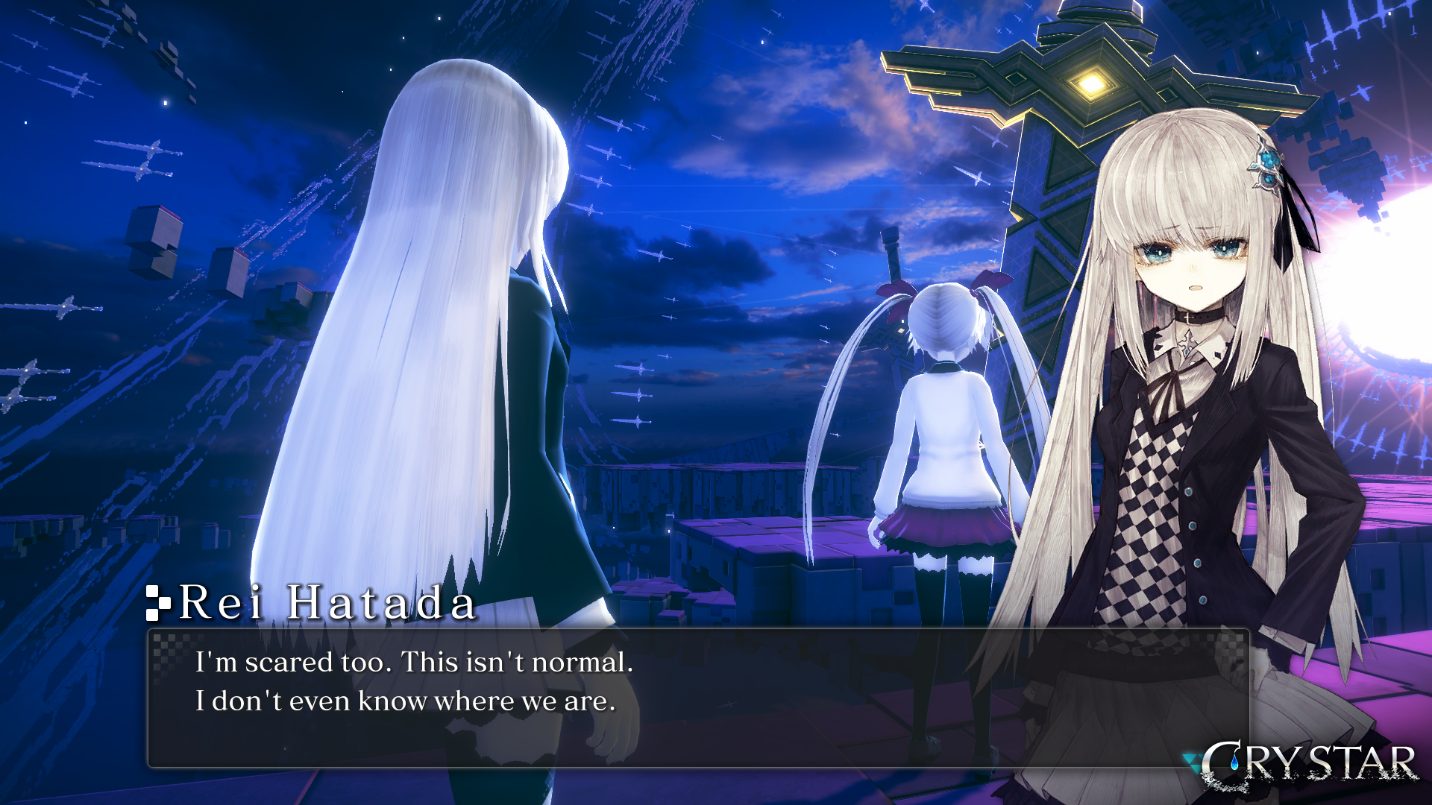The image size is (1432, 805).
Task: Advance the dialogue by clicking Rei's text box
Action: (697, 697)
